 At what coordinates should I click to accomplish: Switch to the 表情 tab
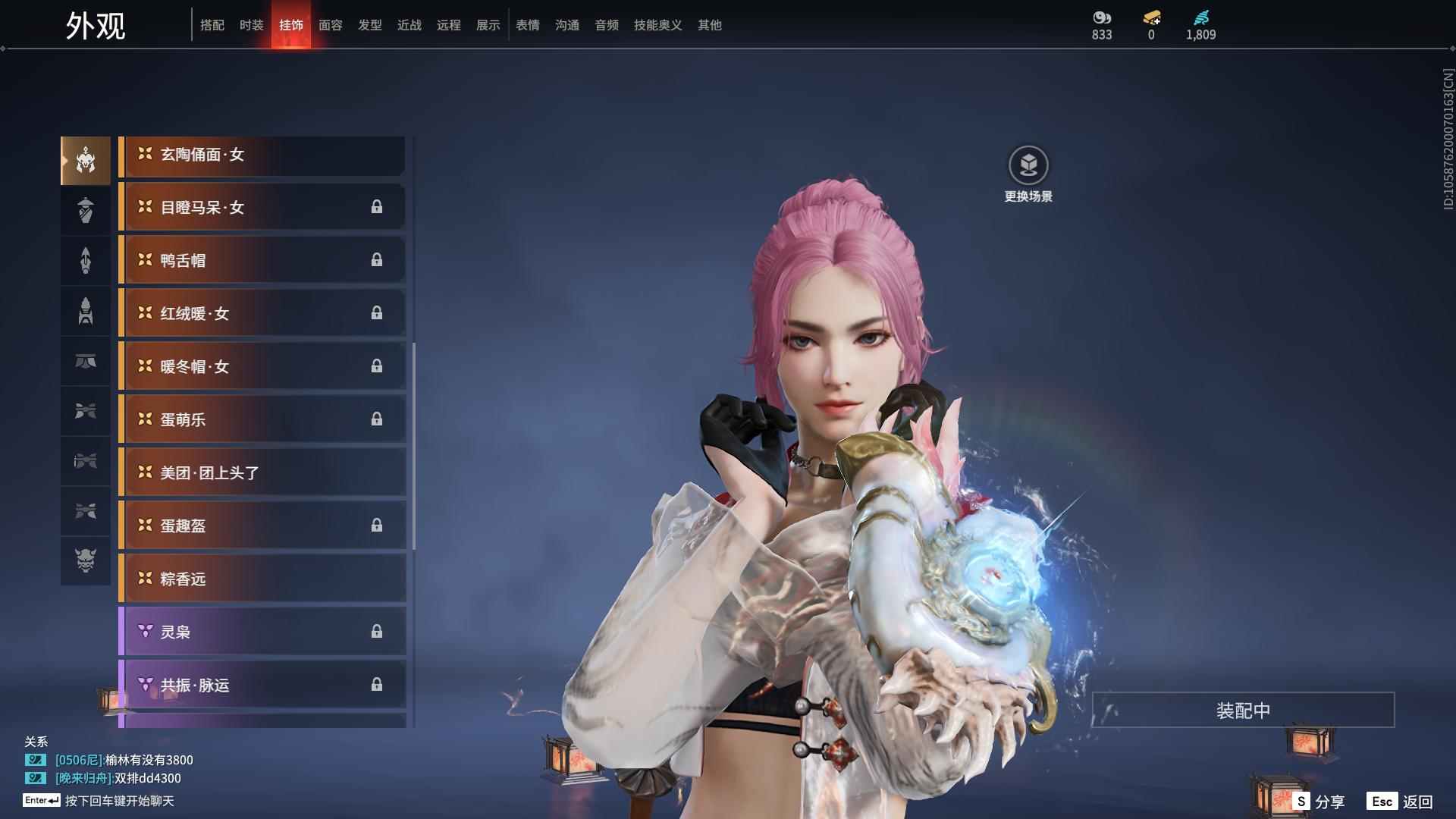(527, 25)
